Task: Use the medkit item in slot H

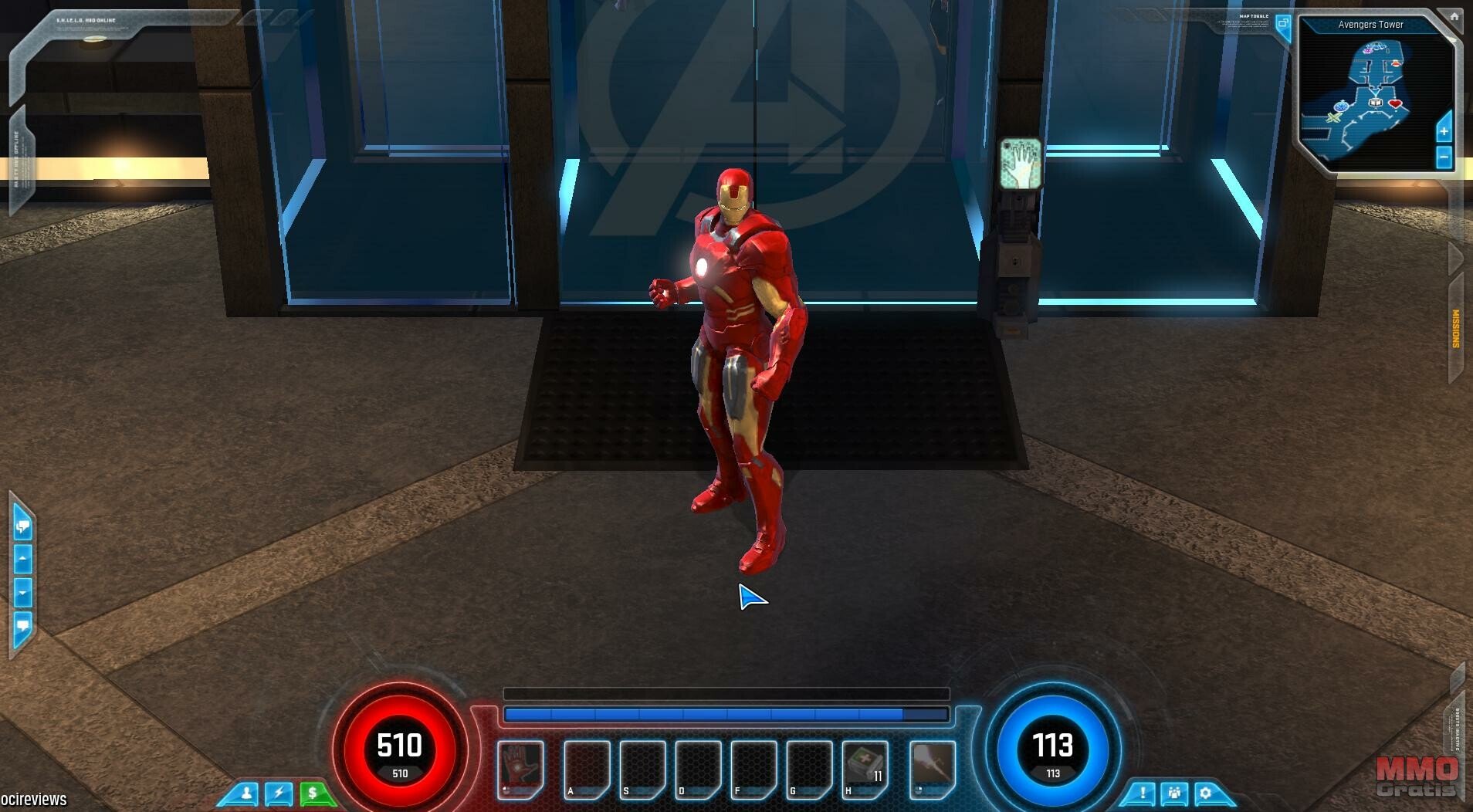Action: 865,768
